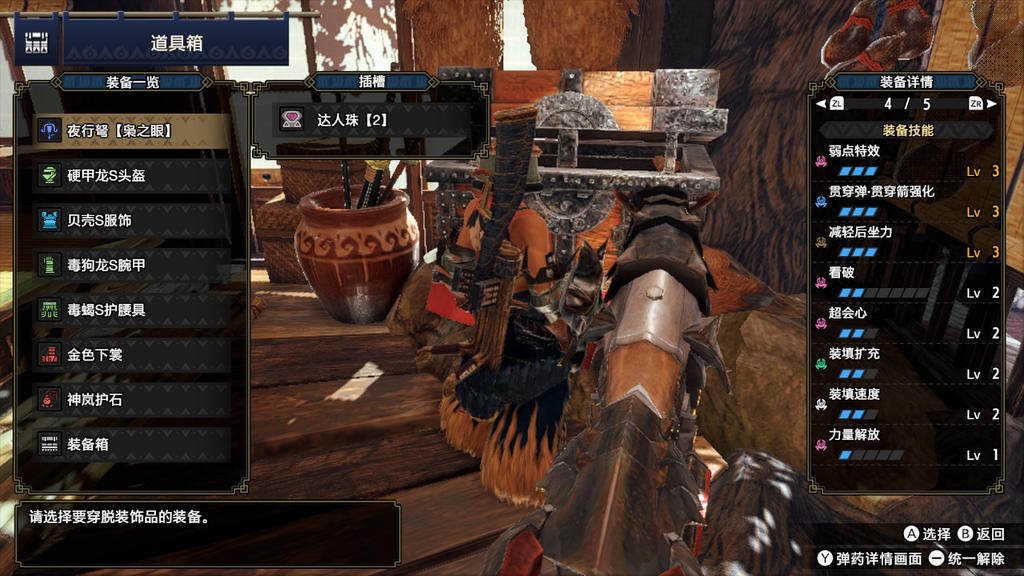Viewport: 1024px width, 576px height.
Task: Choose 硬甲龙S头盔 from the equipment list
Action: point(132,176)
